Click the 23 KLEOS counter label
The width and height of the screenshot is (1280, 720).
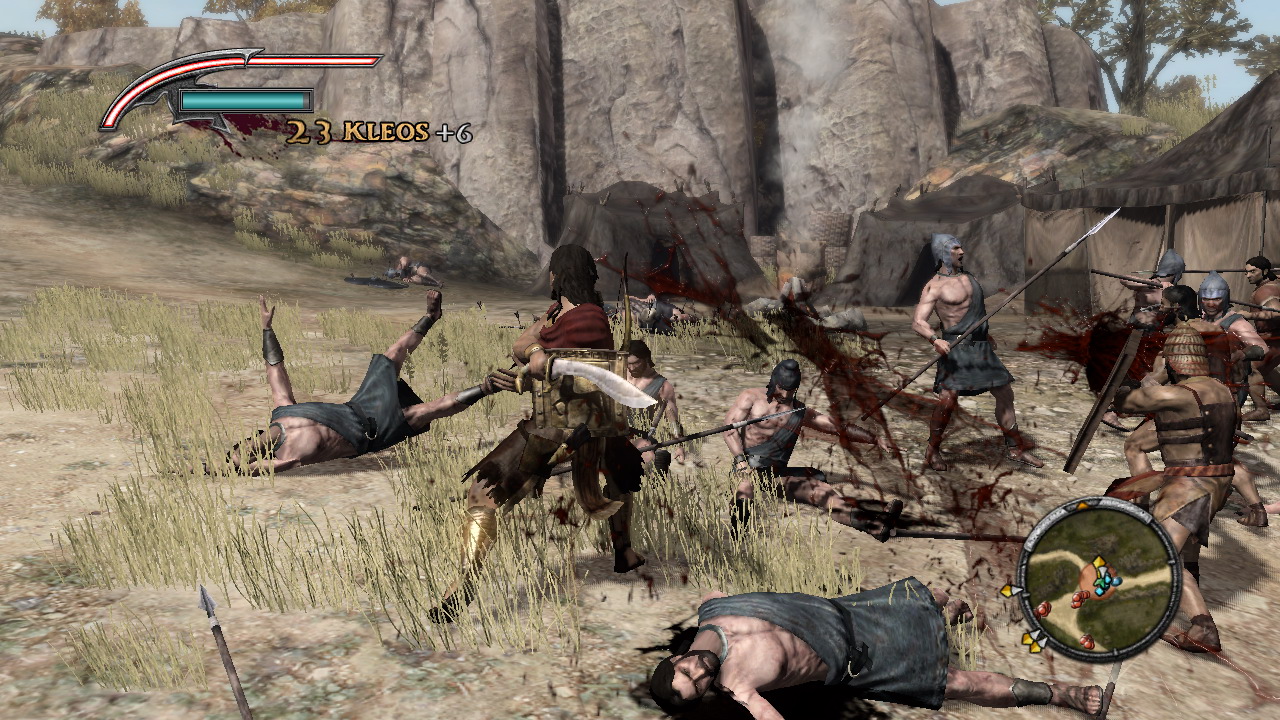(x=350, y=130)
